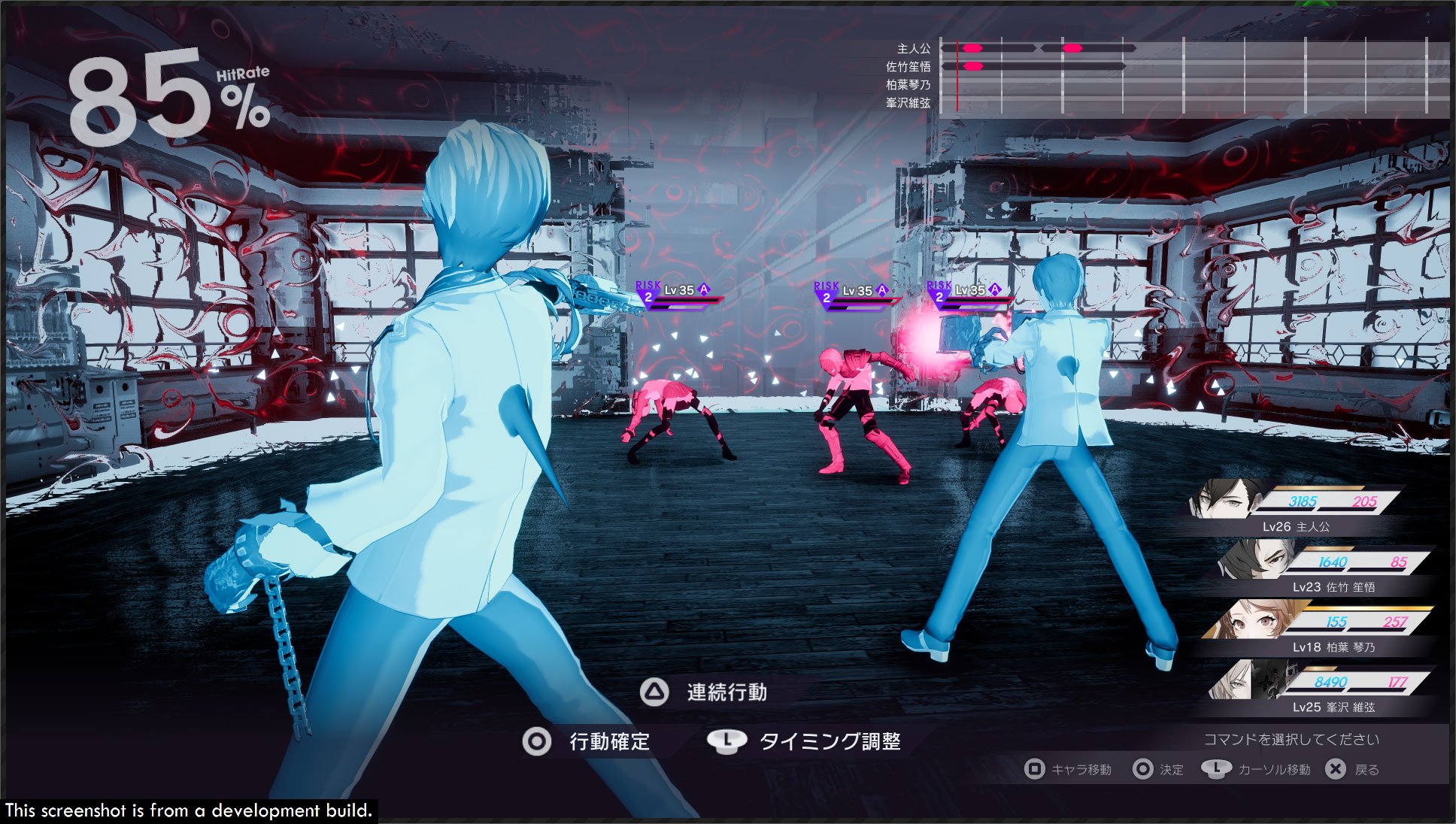Click the L-stick icon for タイミング調整
This screenshot has width=1456, height=824.
point(726,741)
